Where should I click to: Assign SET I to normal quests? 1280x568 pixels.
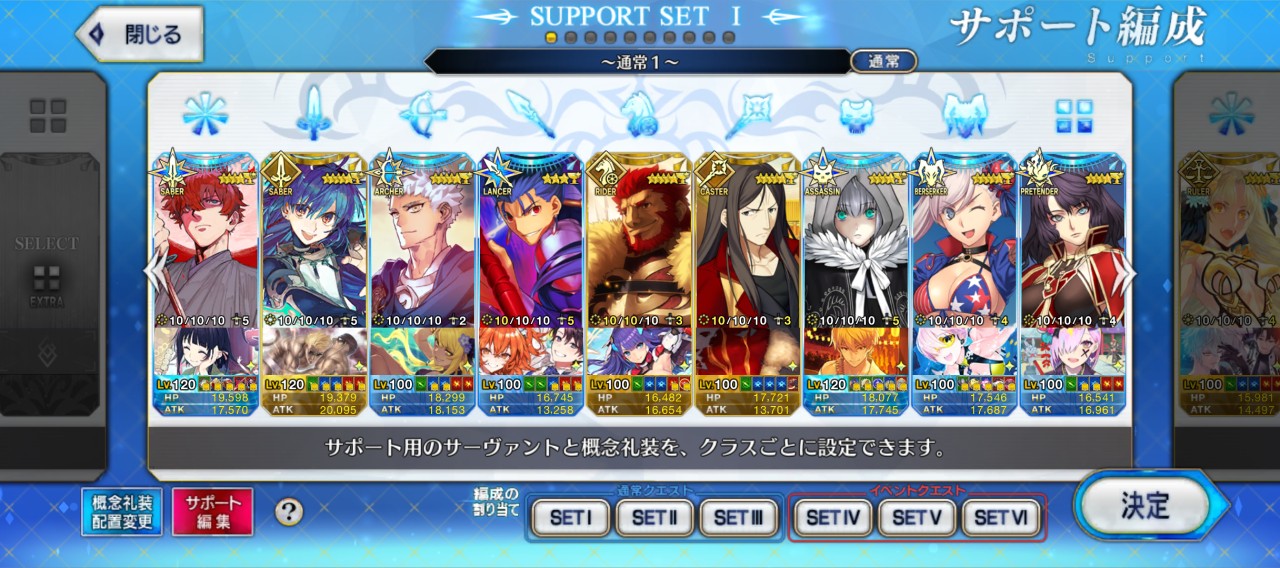571,518
